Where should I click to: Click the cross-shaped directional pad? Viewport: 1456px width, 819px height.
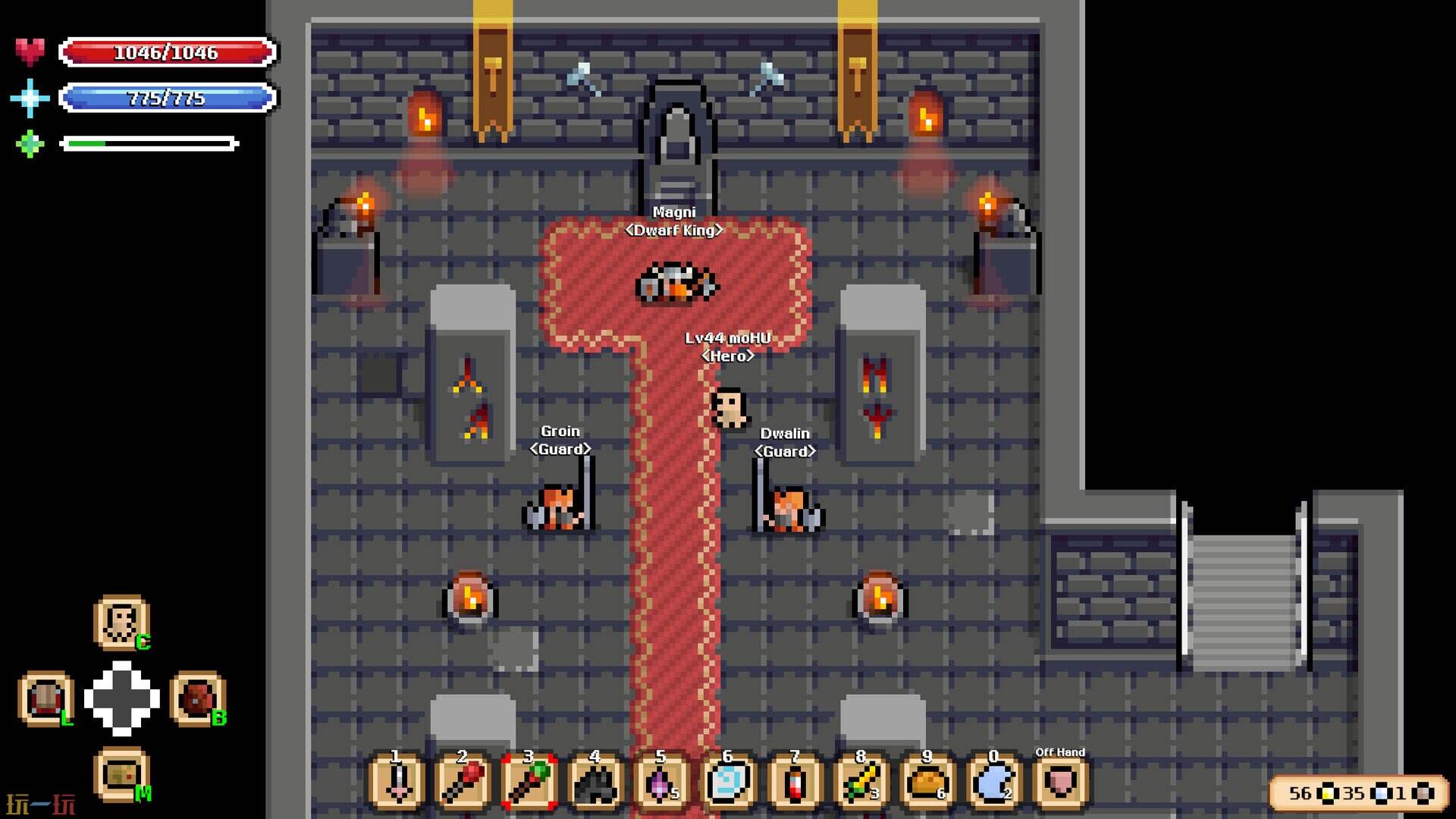click(121, 698)
